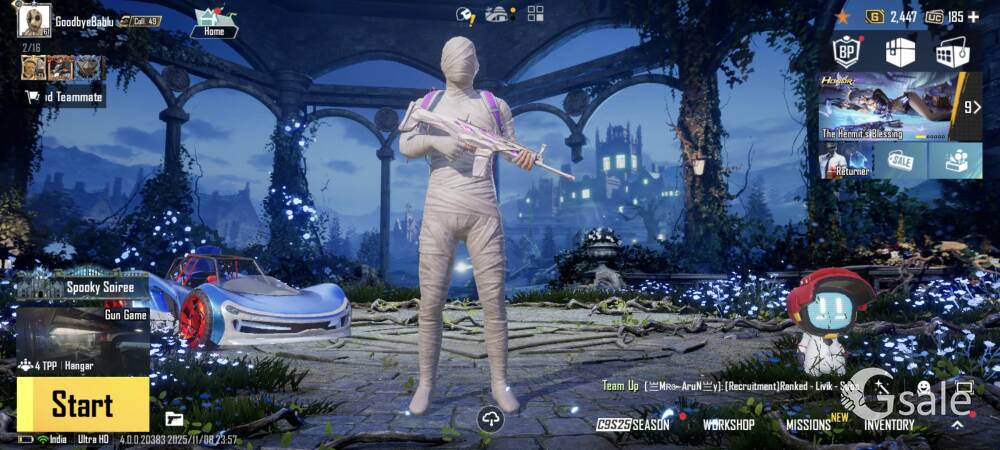Open the BP pass icon
Viewport: 1000px width, 450px height.
tap(847, 51)
